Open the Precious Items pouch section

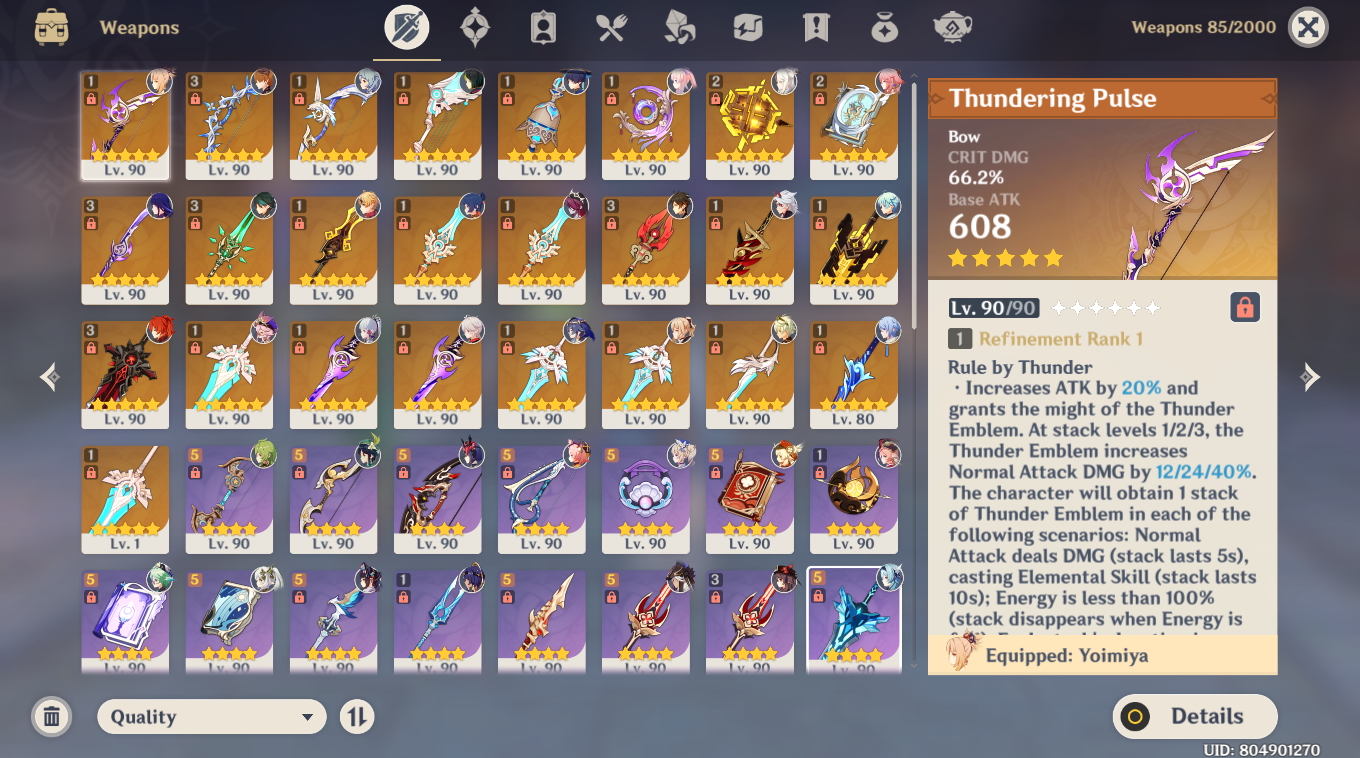tap(883, 27)
